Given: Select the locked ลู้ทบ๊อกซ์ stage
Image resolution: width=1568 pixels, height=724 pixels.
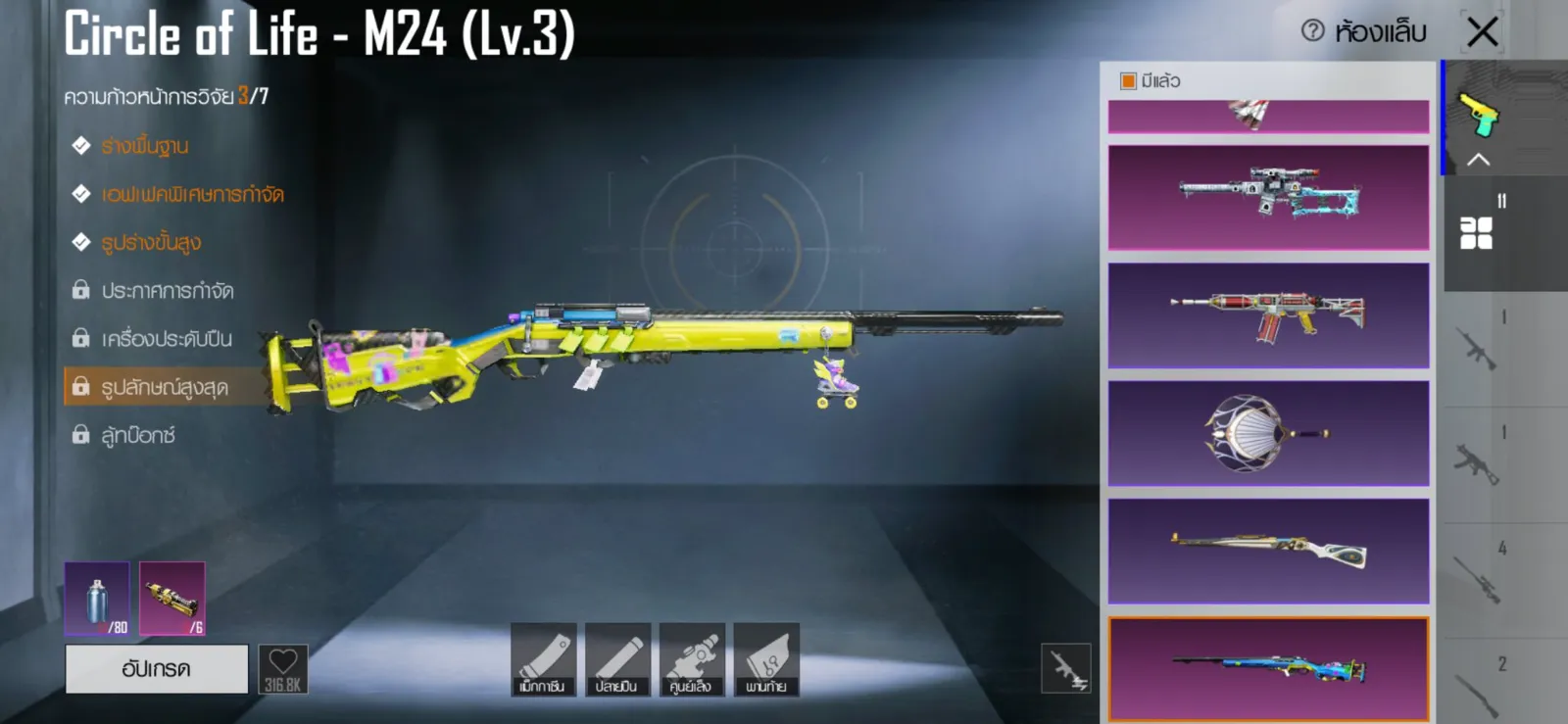Looking at the screenshot, I should pos(137,435).
